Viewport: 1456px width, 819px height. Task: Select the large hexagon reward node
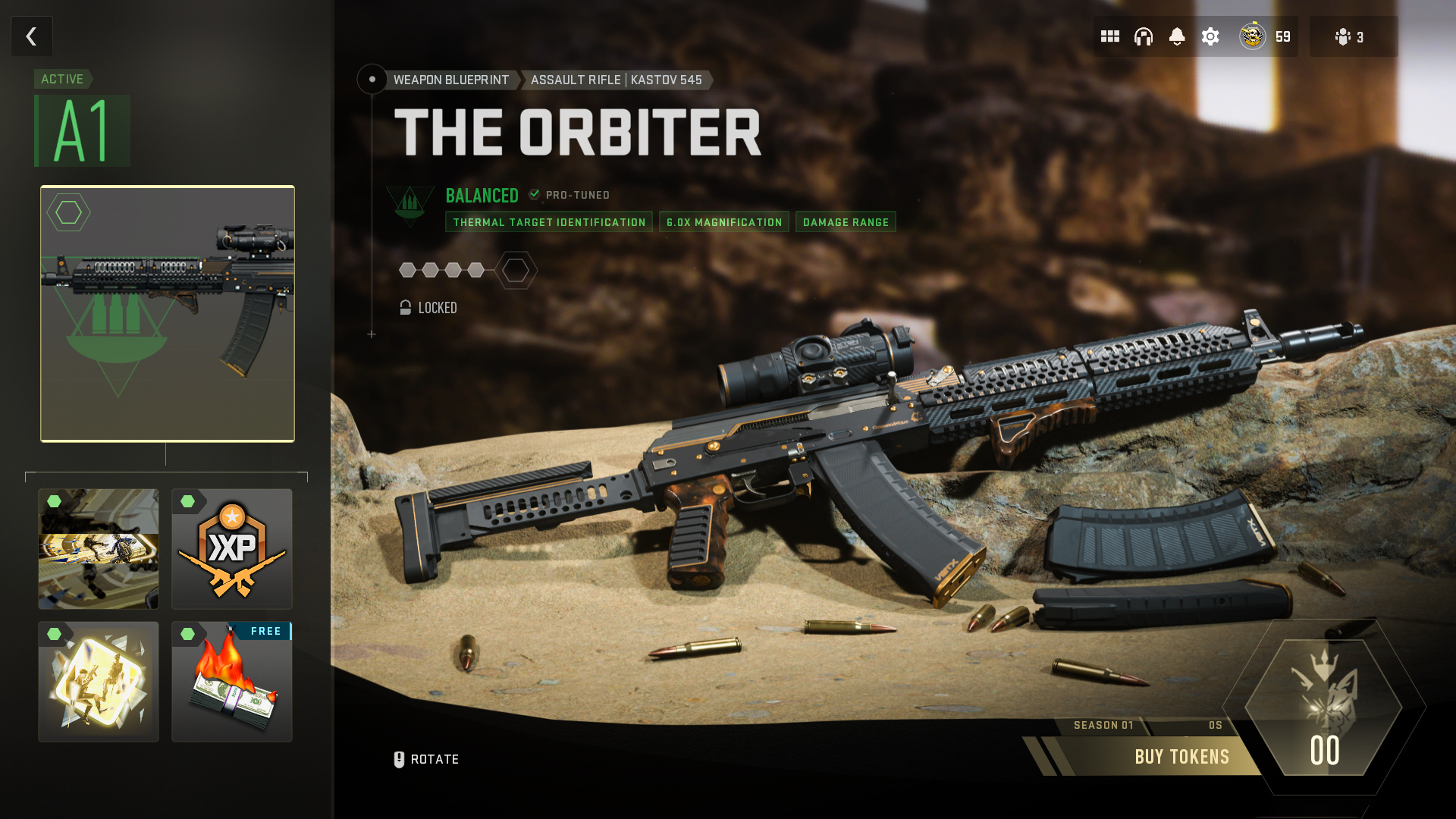point(516,270)
